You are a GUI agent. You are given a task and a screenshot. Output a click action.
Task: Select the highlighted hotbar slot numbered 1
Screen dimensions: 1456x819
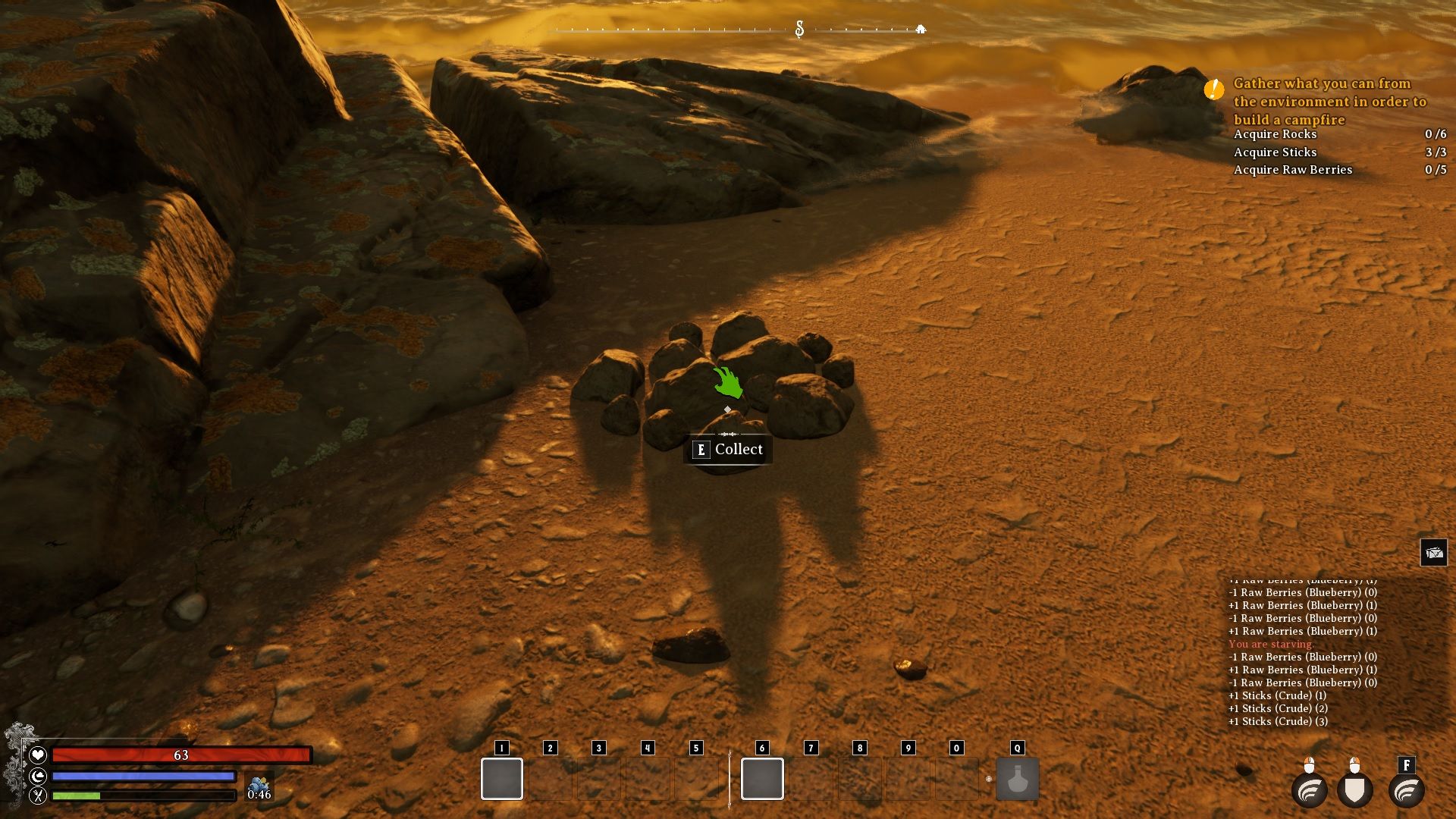(x=501, y=779)
